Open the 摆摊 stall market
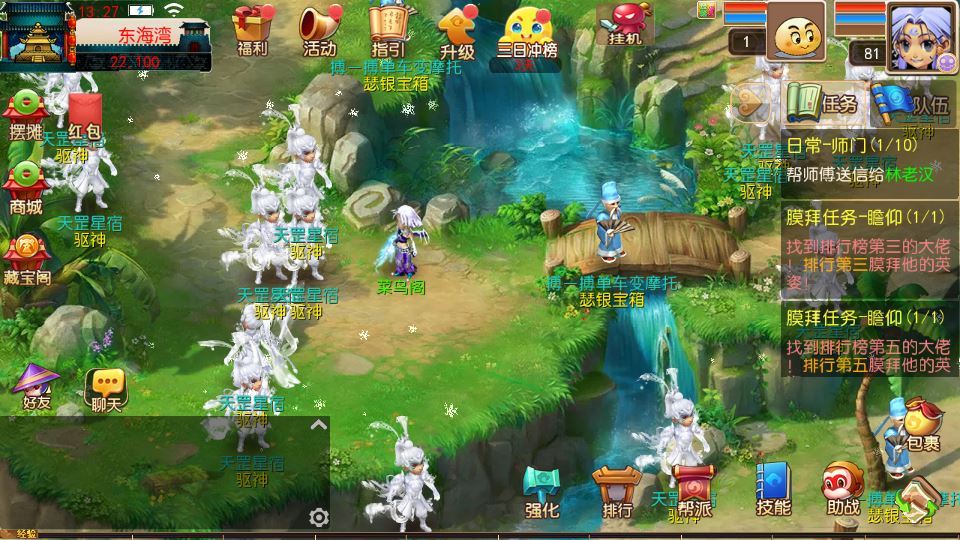This screenshot has height=540, width=960. [26, 115]
